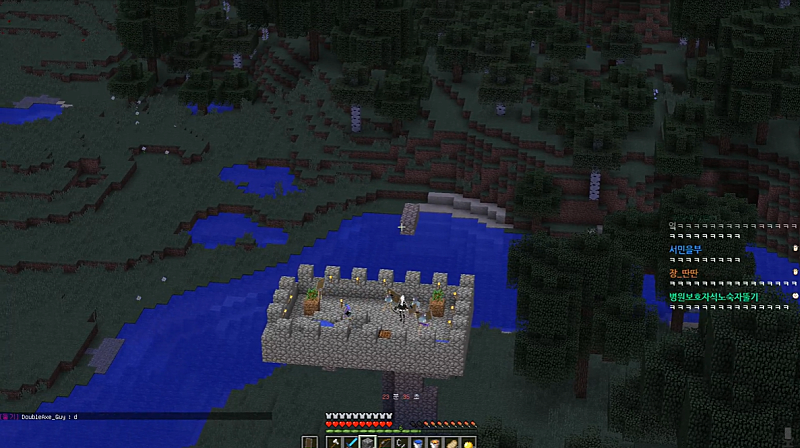Screen dimensions: 800x448
Task: Click the blue 서민을부 username in stream chat
Action: (x=686, y=249)
